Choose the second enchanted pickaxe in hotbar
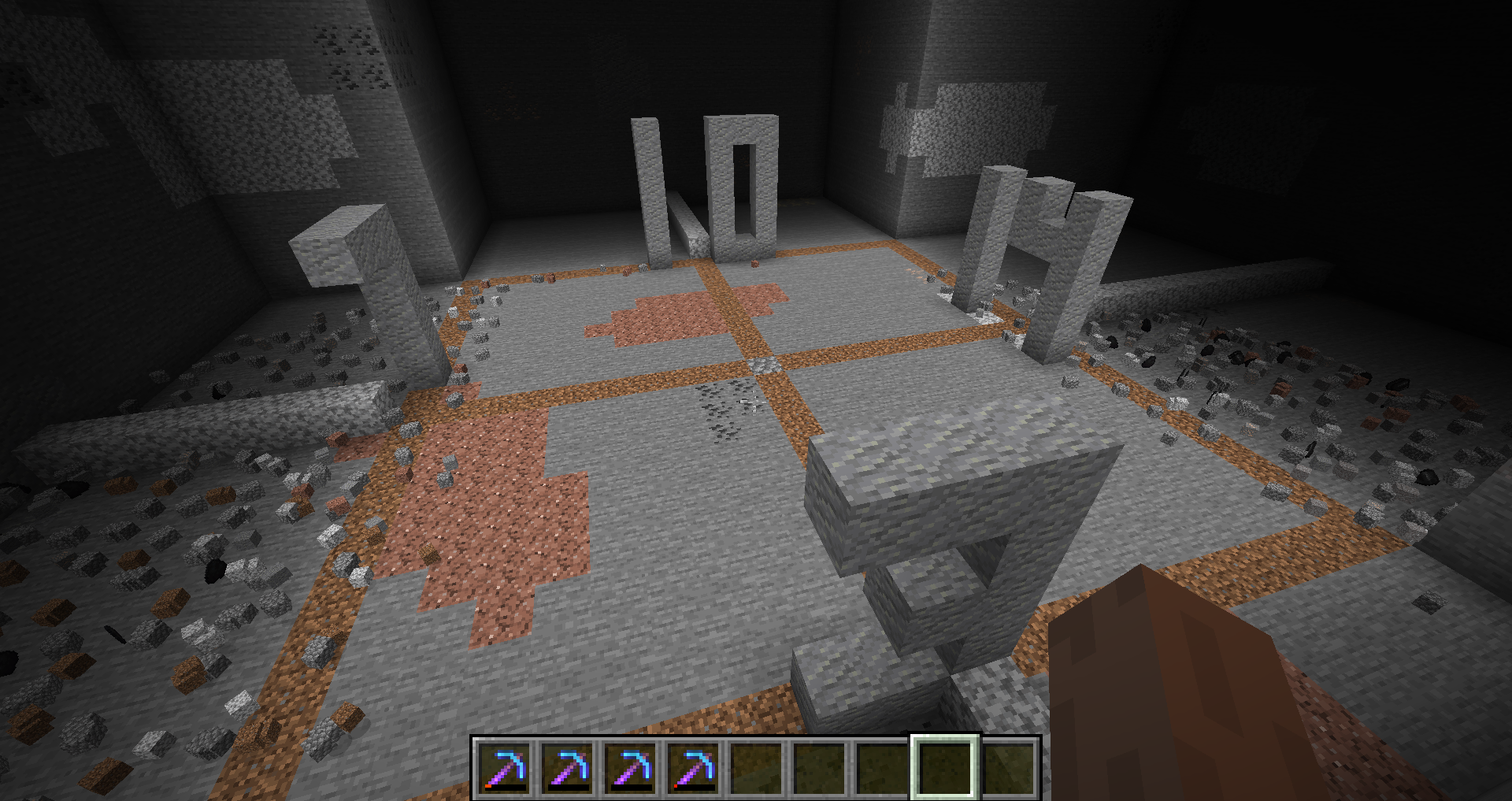1512x801 pixels. pos(567,767)
